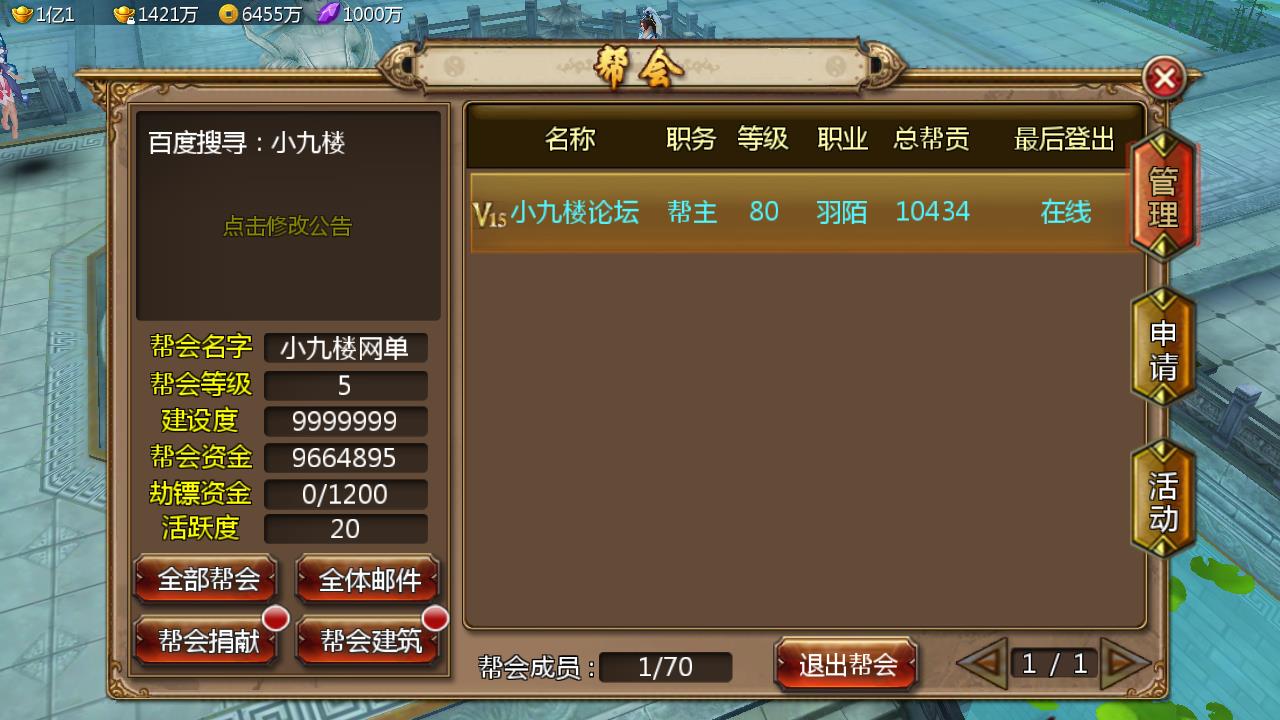
Task: Click the next page arrow
Action: pos(1126,663)
